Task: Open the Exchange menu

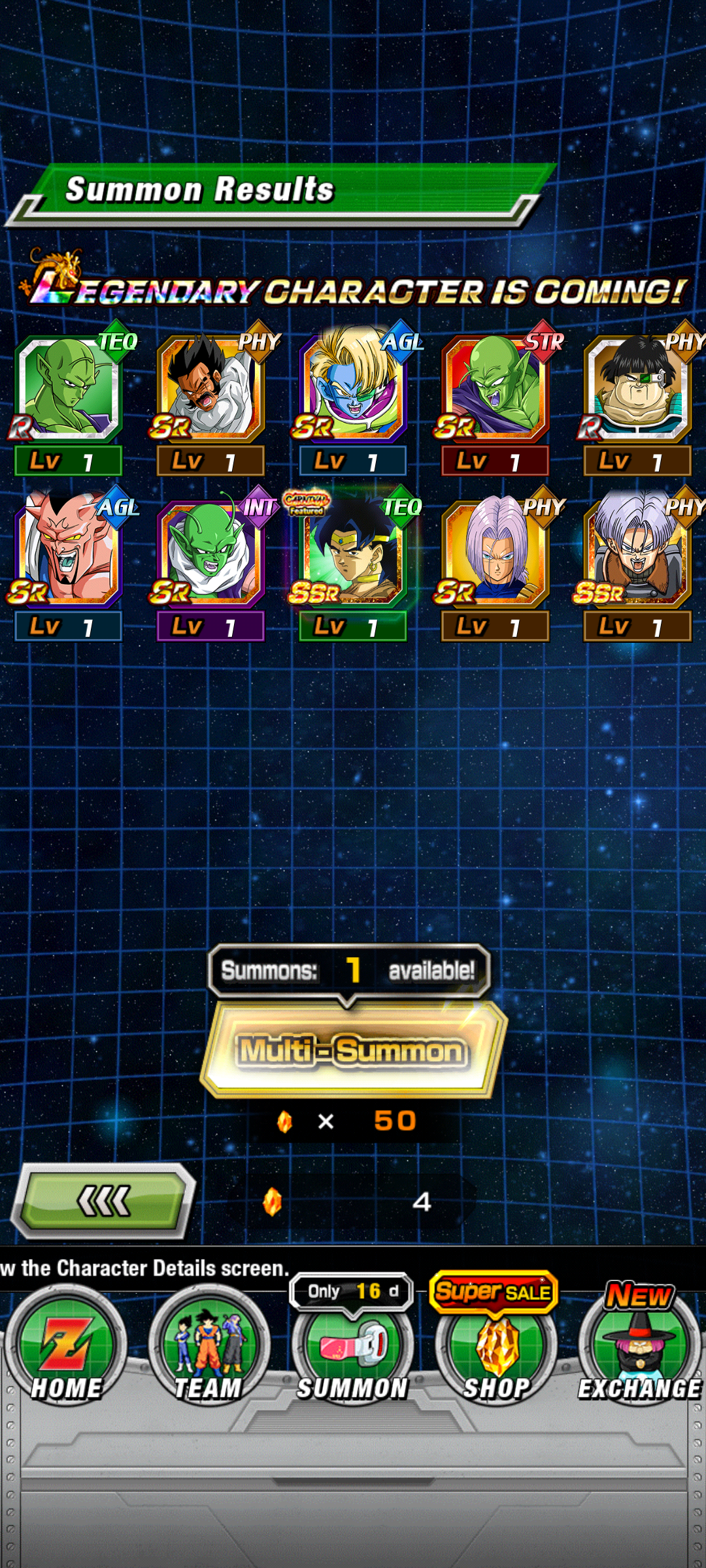Action: tap(639, 1350)
